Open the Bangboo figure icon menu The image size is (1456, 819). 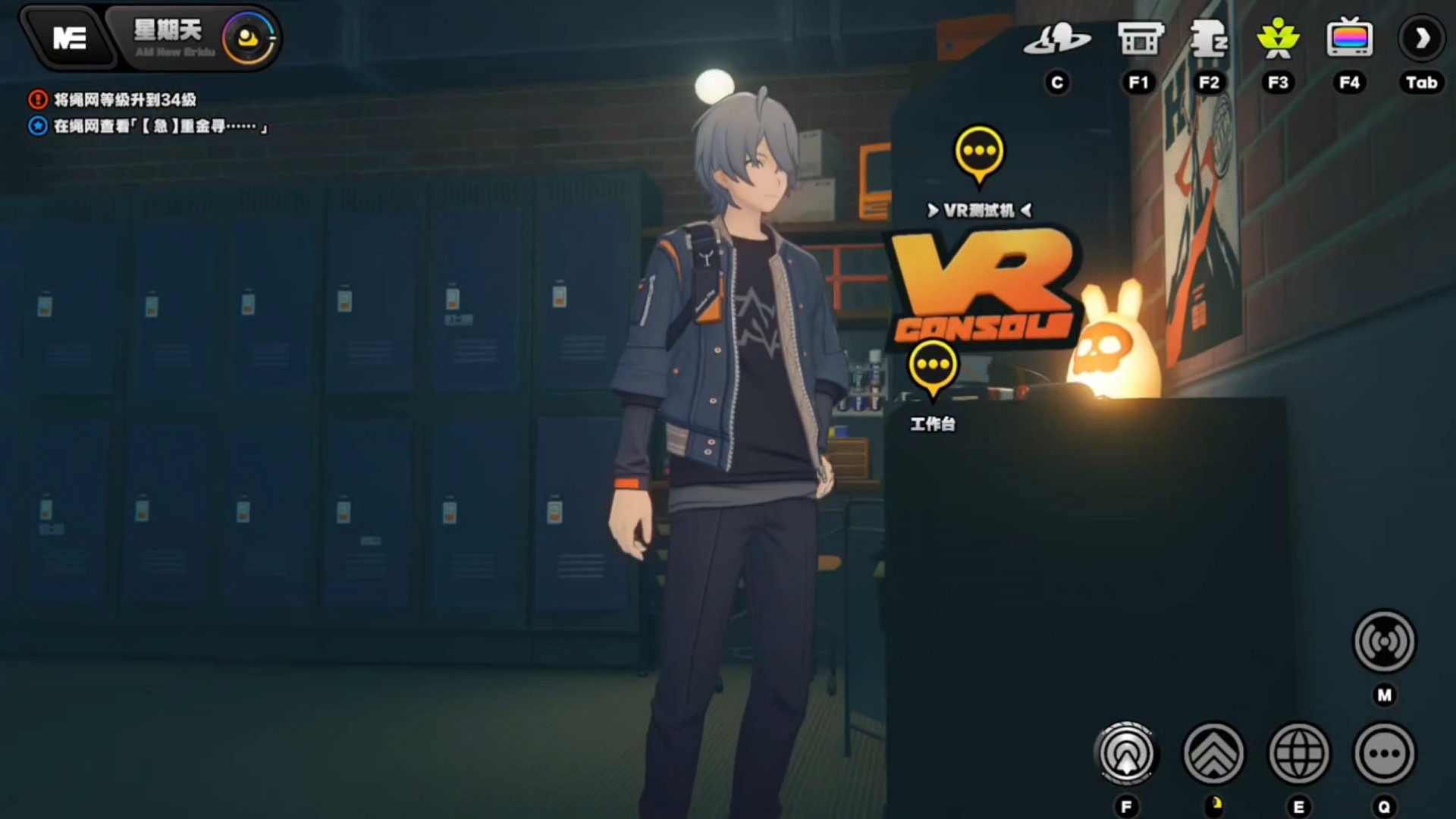click(1209, 39)
